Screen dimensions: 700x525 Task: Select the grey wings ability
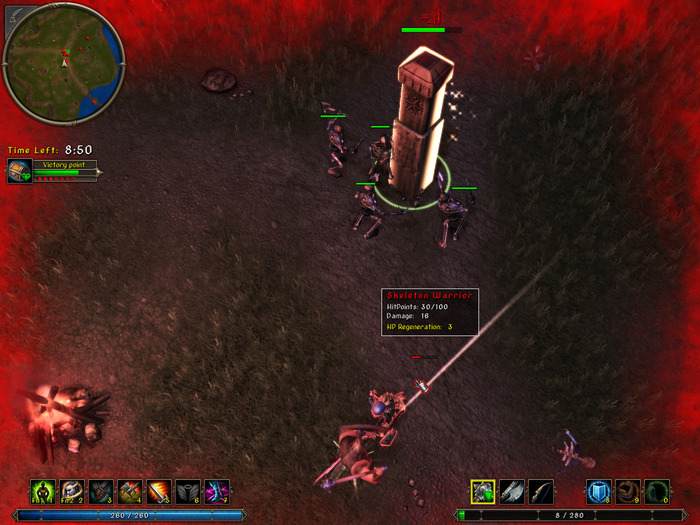(188, 491)
